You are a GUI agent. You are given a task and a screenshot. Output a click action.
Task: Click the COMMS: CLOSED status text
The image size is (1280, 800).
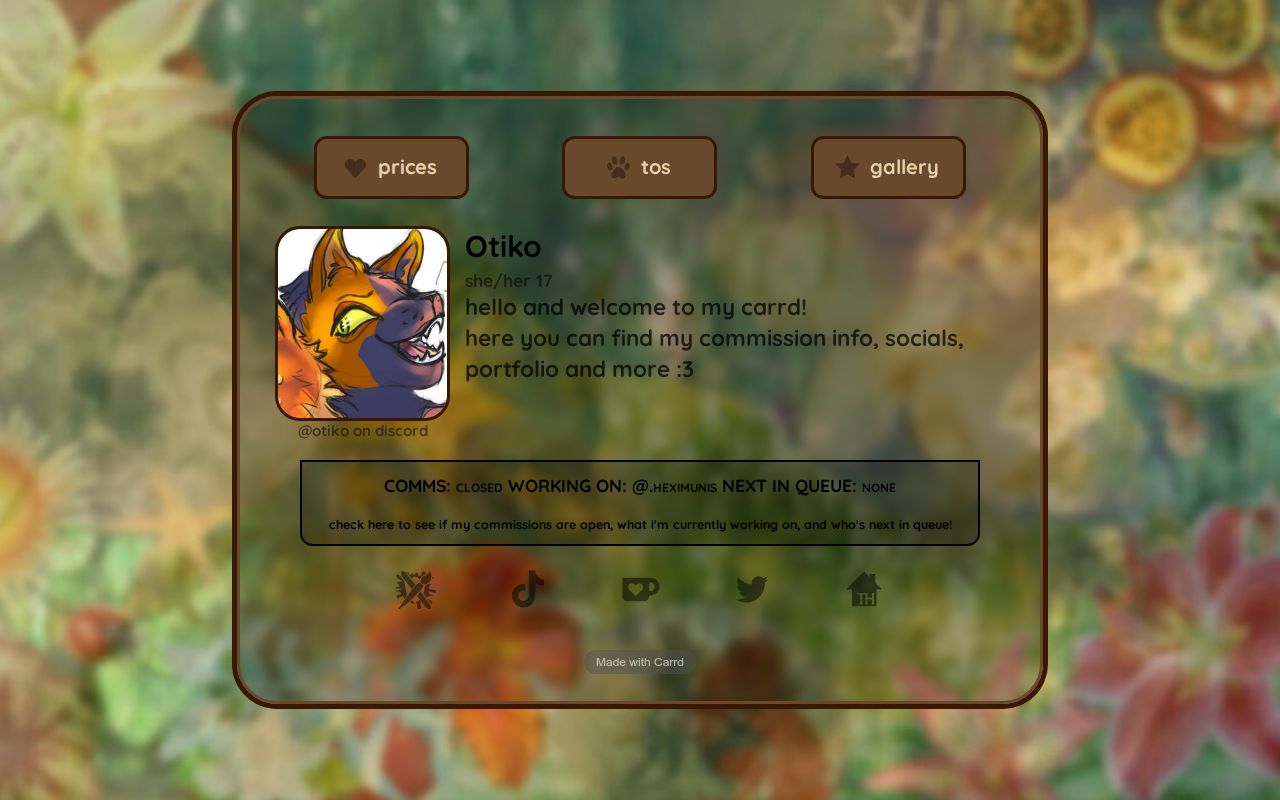440,486
